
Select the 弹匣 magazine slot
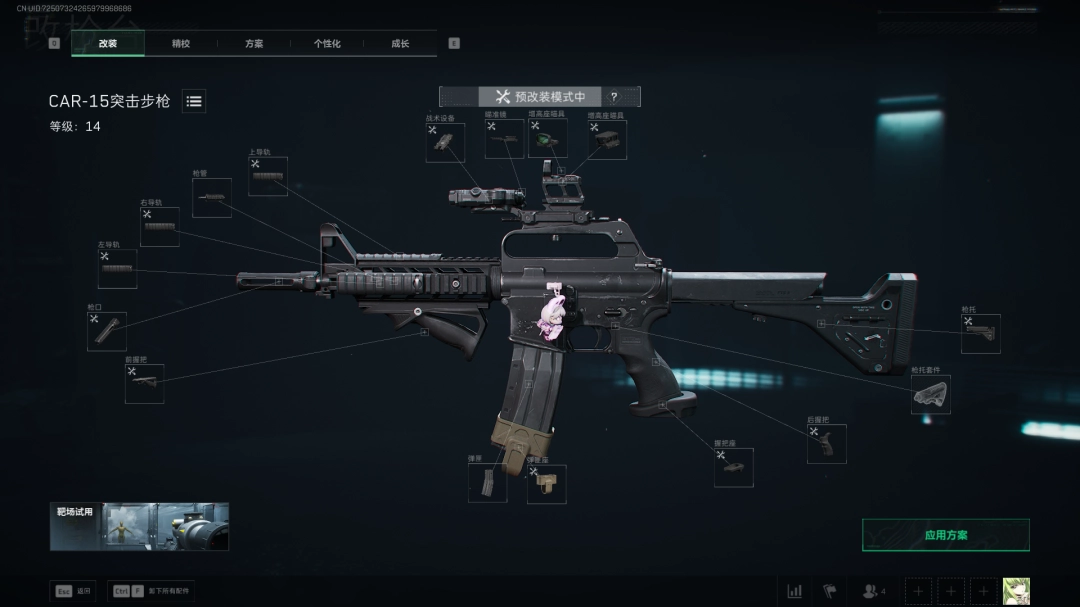487,483
